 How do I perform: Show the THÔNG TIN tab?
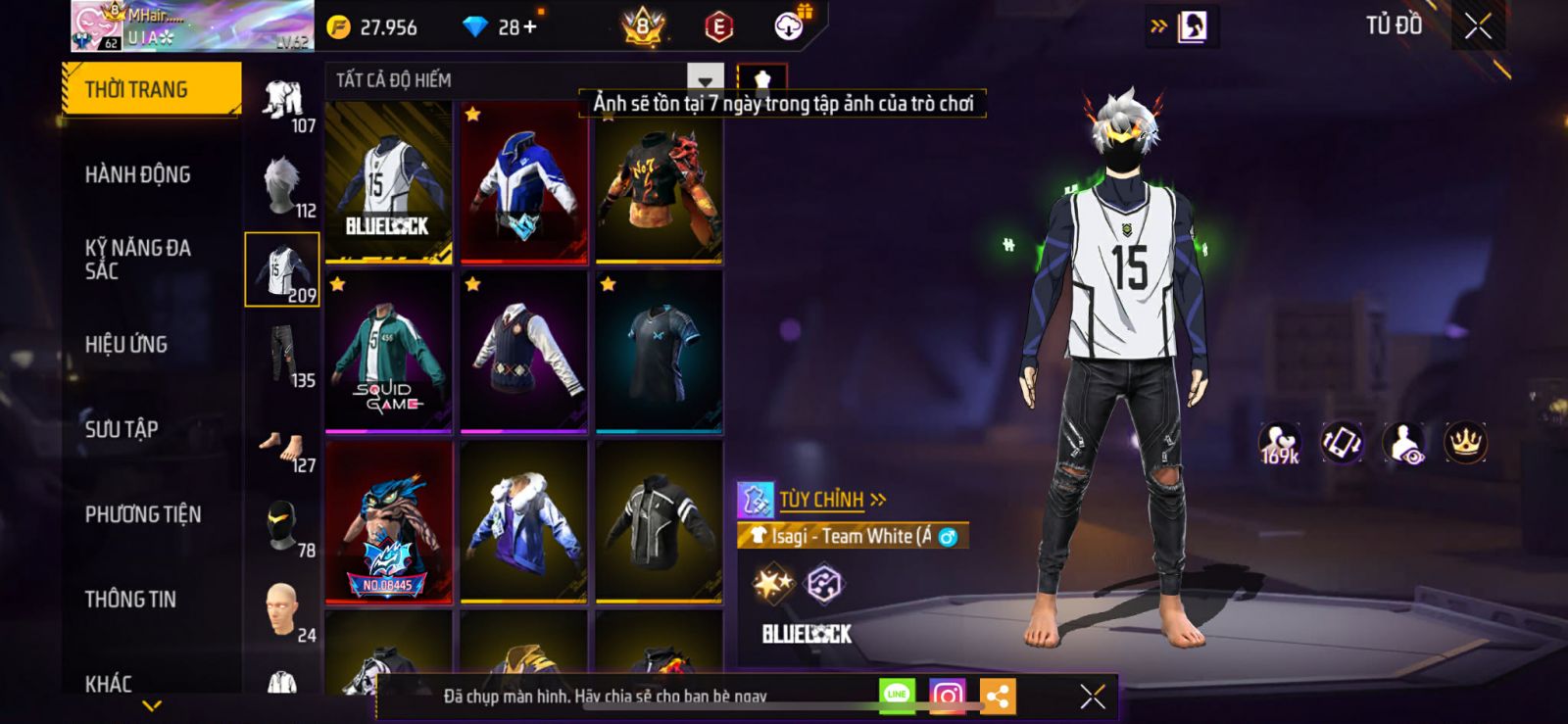tap(130, 600)
